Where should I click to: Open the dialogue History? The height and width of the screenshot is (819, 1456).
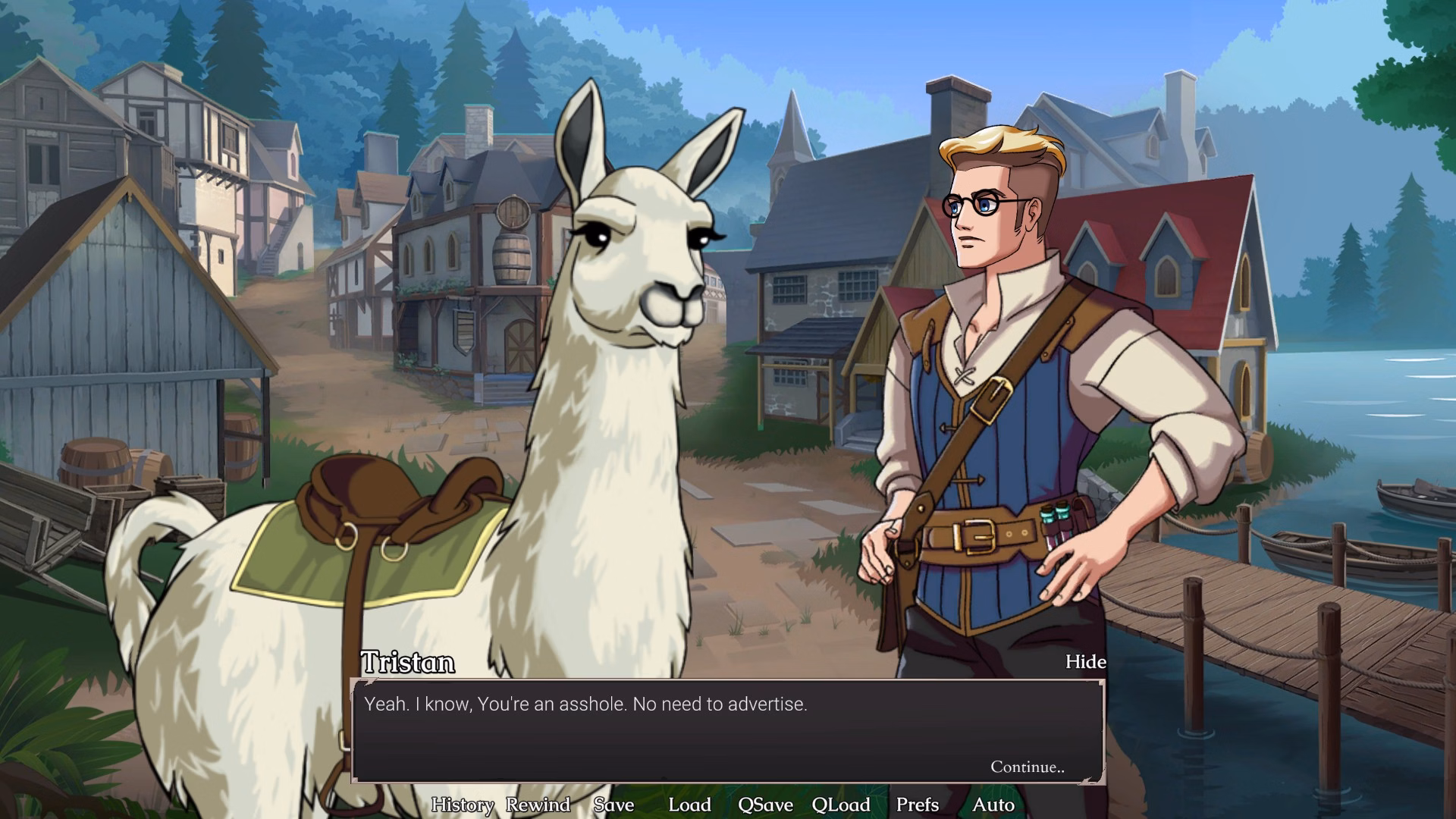pos(461,805)
